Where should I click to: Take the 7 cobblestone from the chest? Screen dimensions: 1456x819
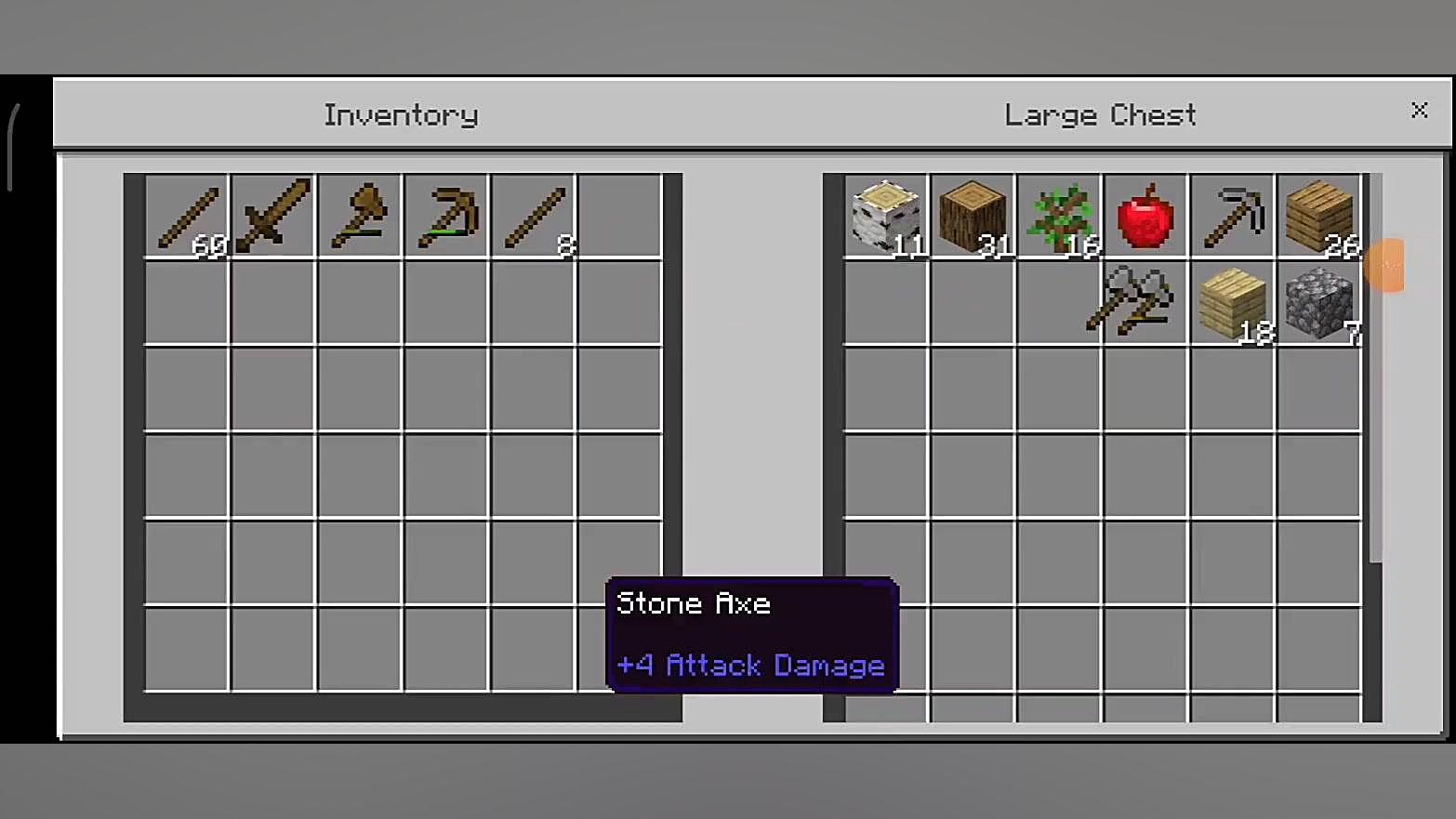tap(1319, 303)
